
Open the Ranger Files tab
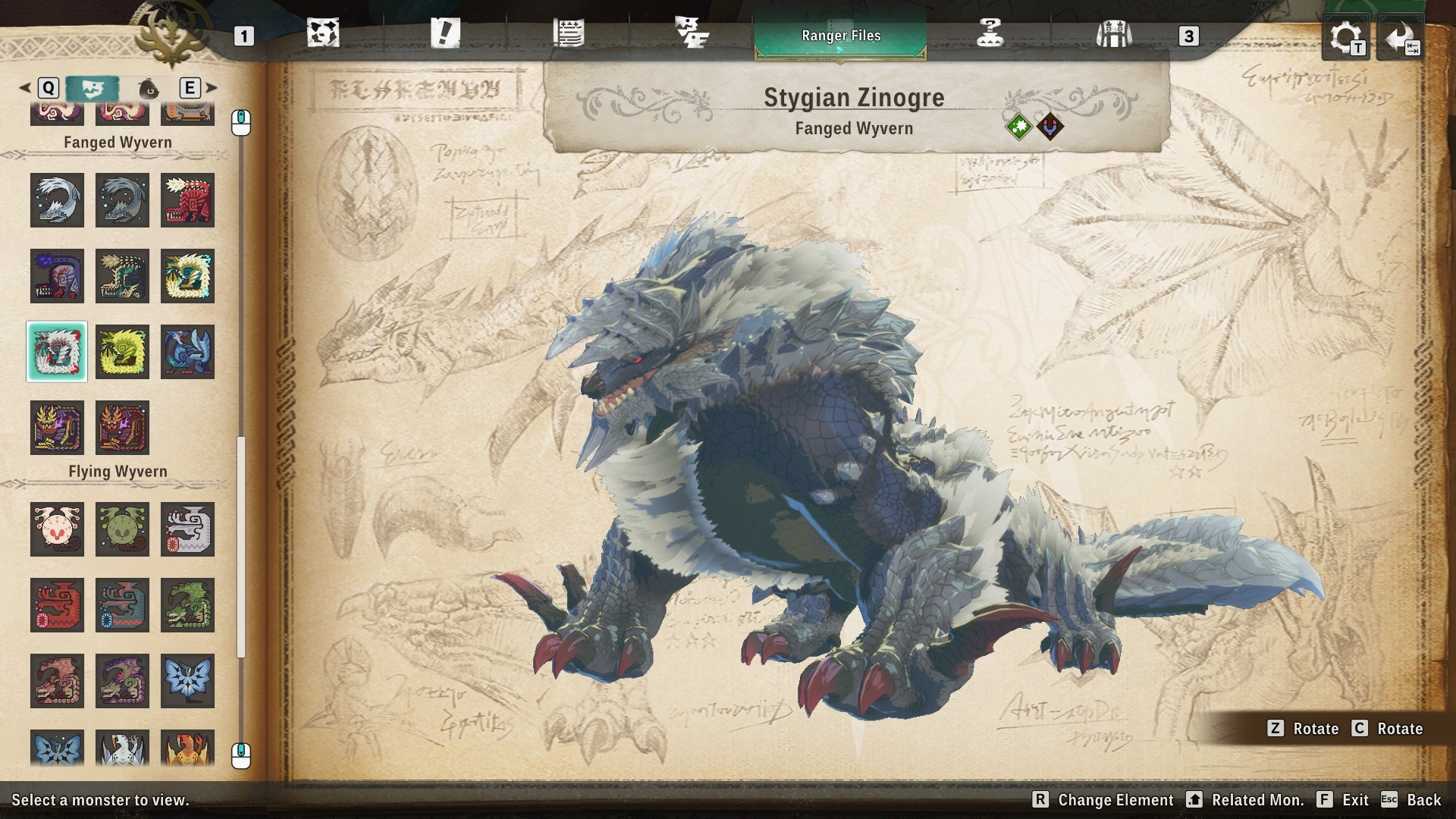(x=840, y=36)
